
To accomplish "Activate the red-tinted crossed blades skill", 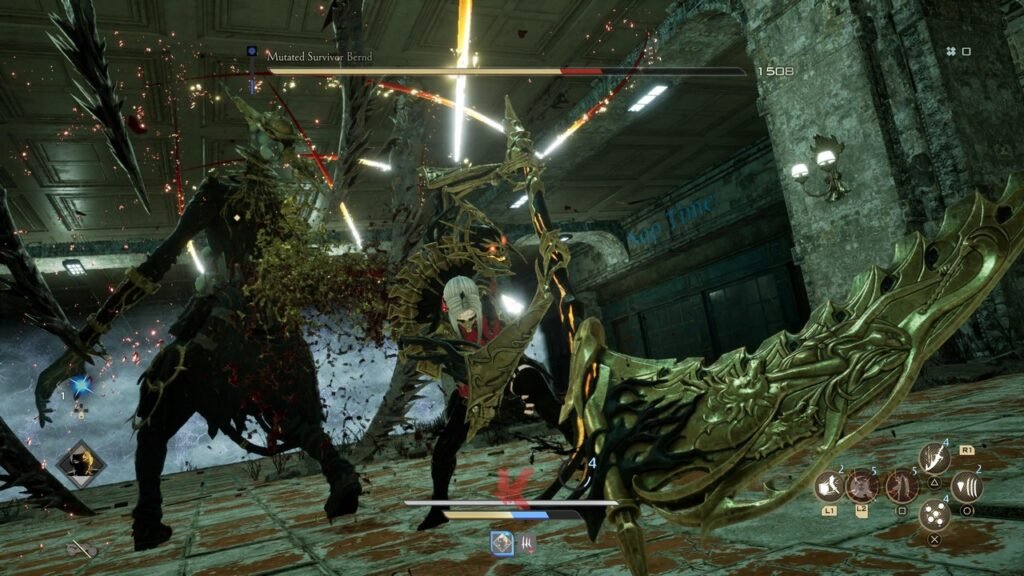I will 861,487.
